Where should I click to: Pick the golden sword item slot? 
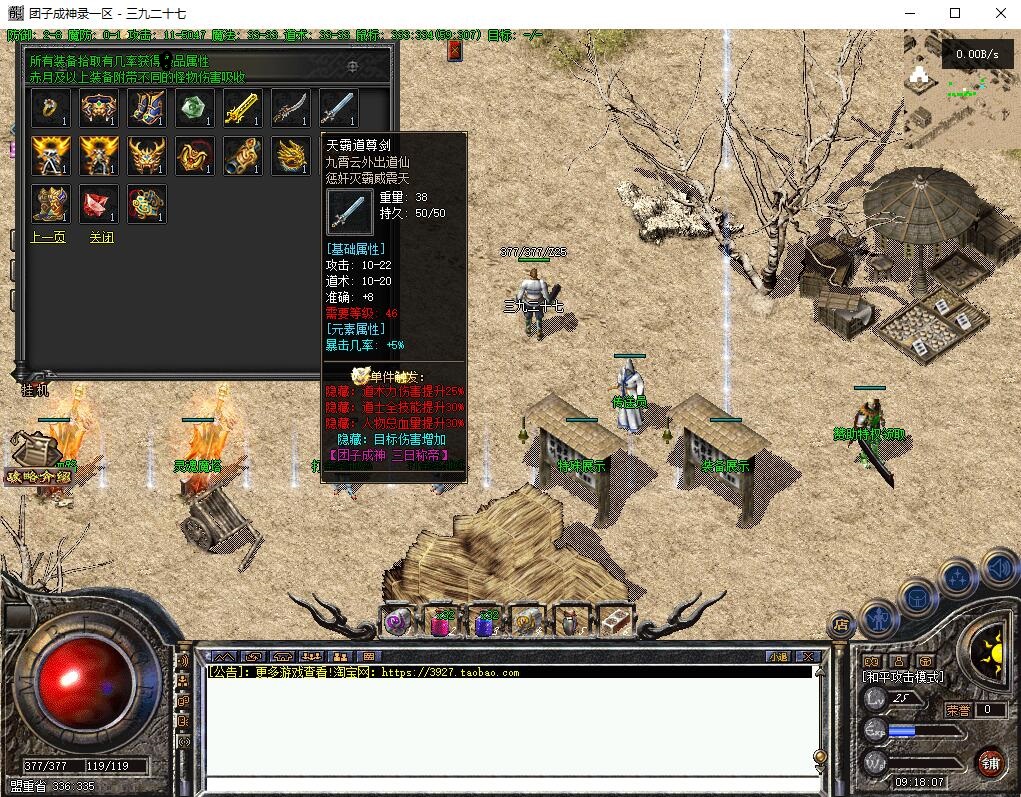(243, 108)
